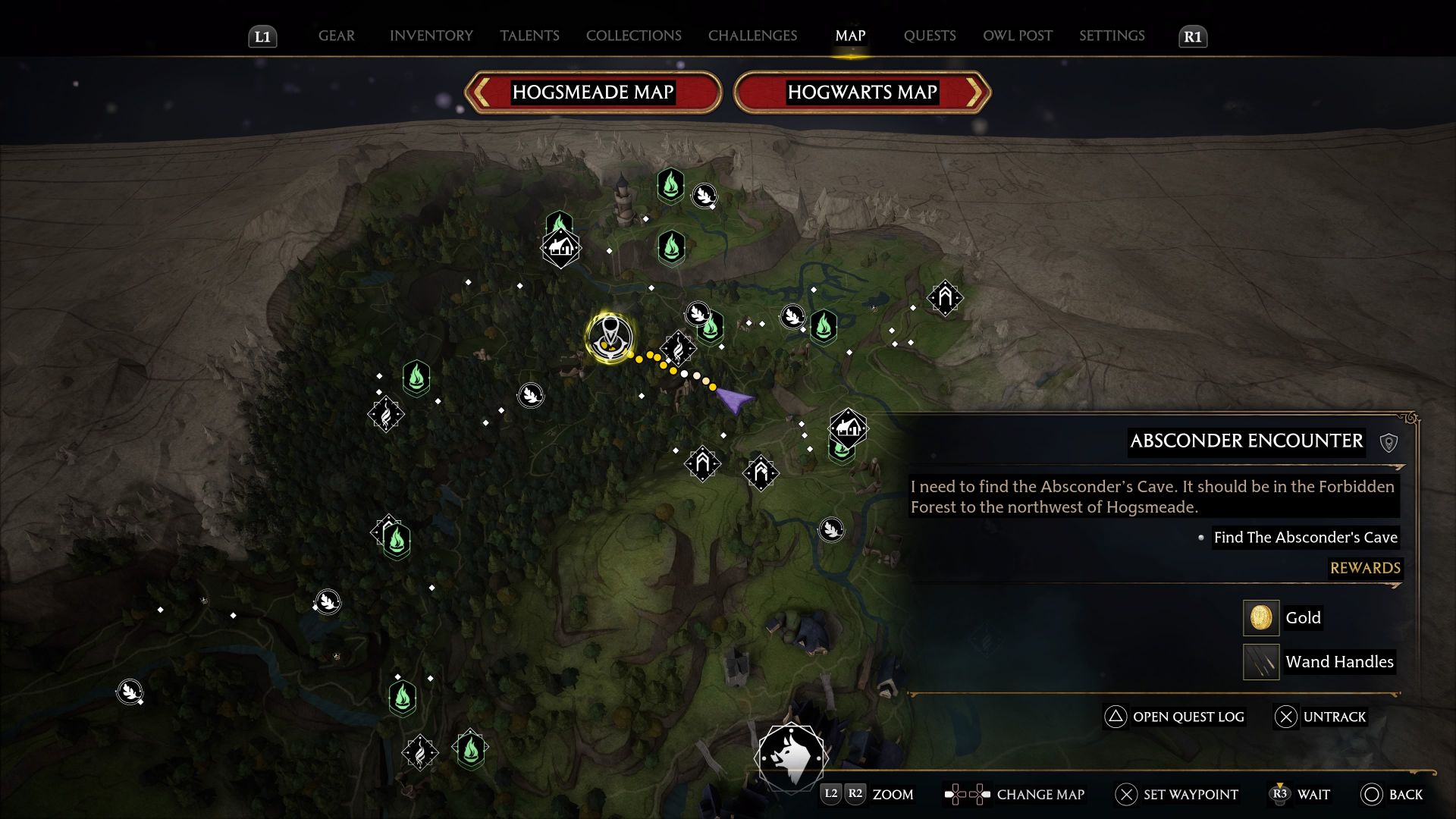Viewport: 1456px width, 819px height.
Task: Click a white feather collectible icon on the map
Action: (529, 396)
